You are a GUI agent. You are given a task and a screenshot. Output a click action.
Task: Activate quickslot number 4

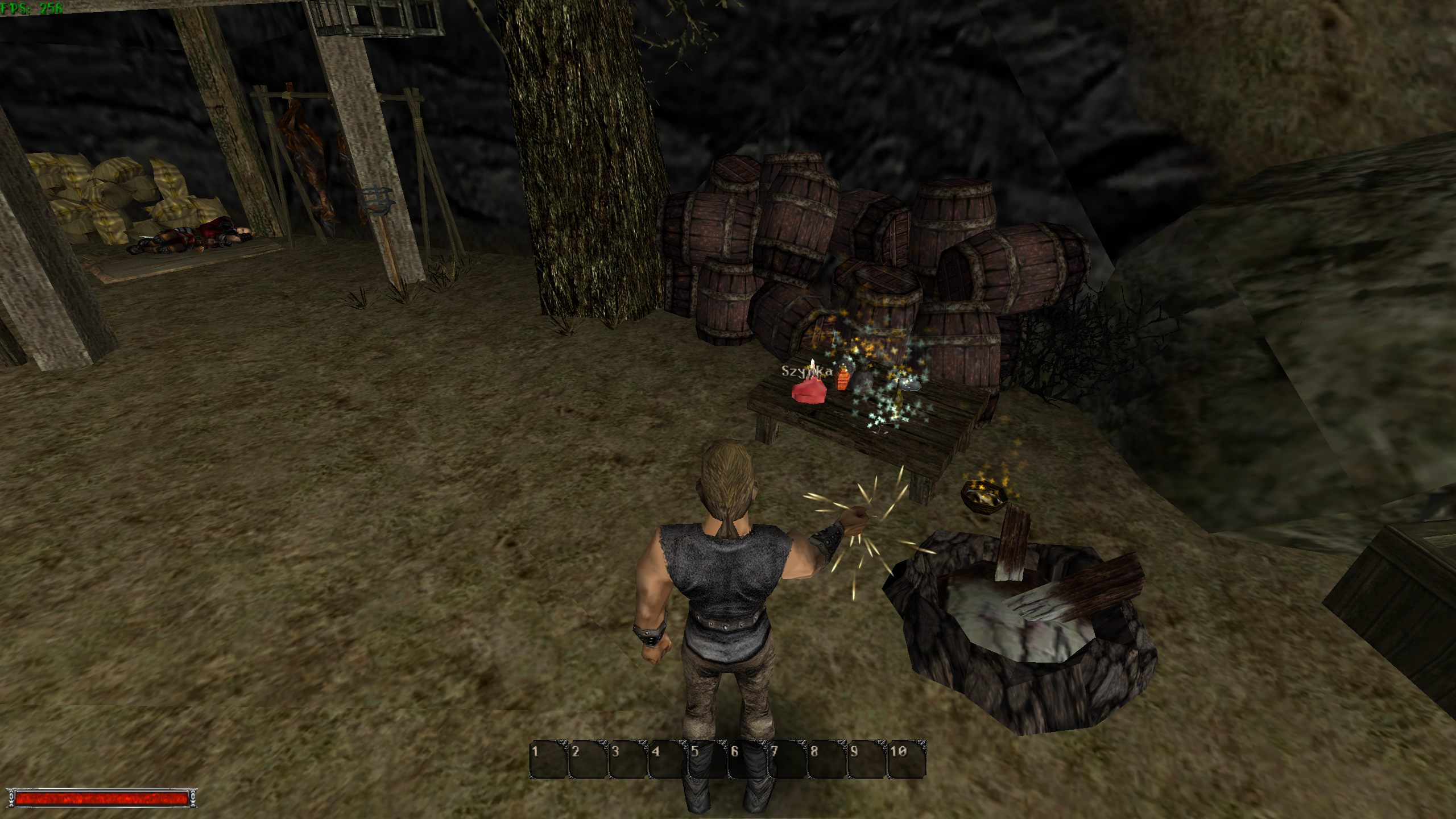click(x=668, y=759)
